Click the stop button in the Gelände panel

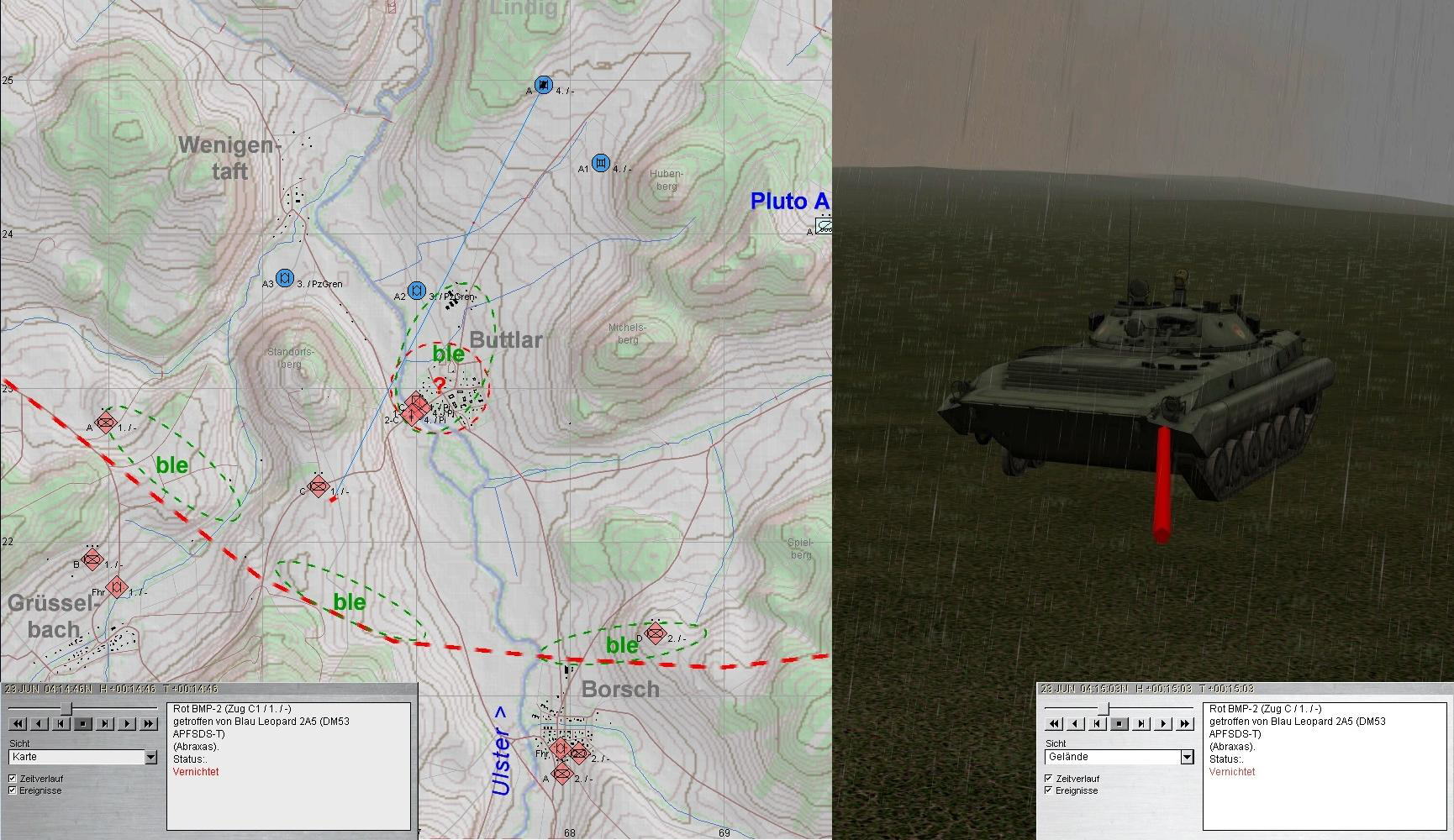(1119, 723)
